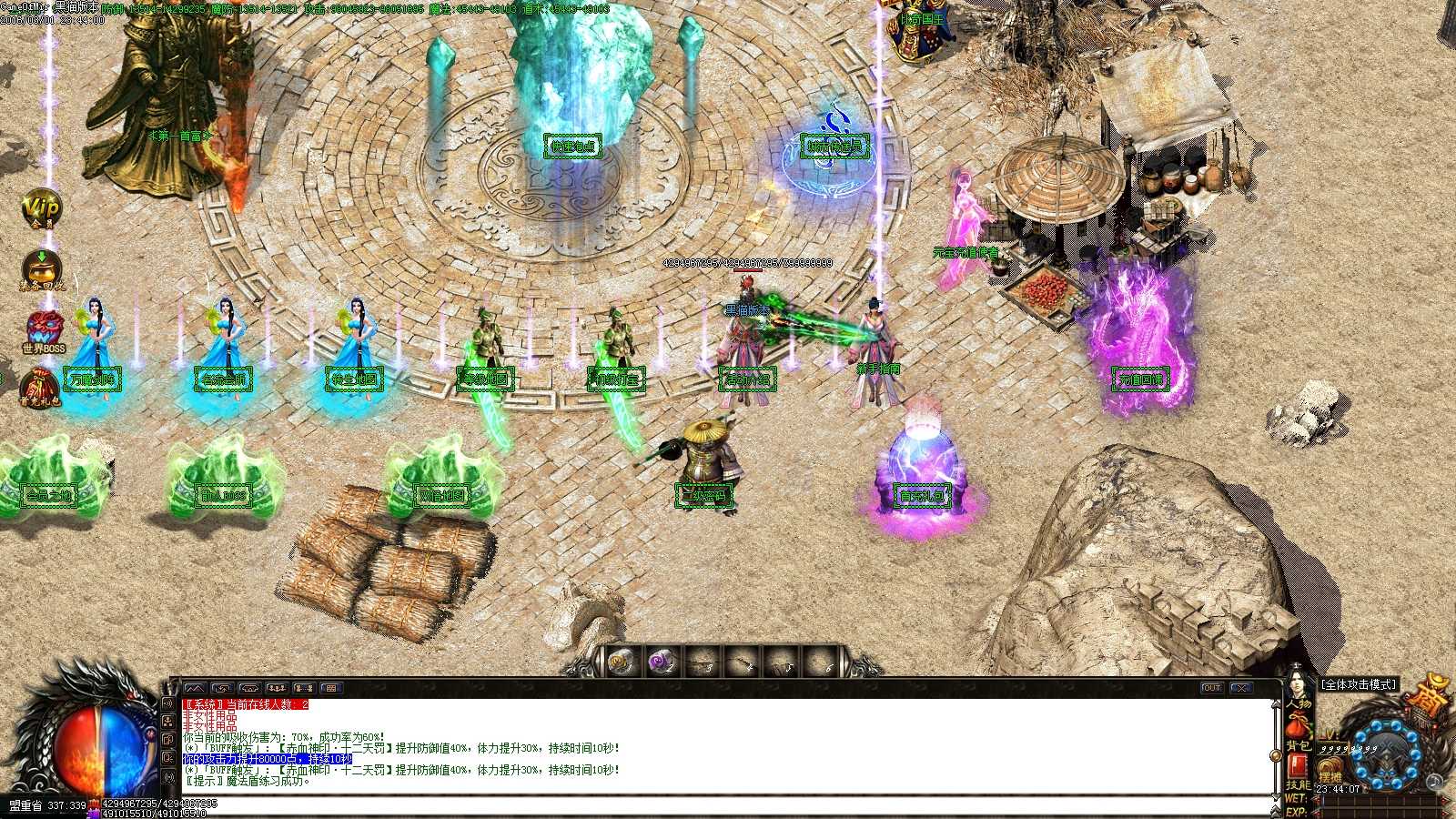This screenshot has width=1456, height=819.
Task: Click the OUT button above the chat panel
Action: point(1211,689)
